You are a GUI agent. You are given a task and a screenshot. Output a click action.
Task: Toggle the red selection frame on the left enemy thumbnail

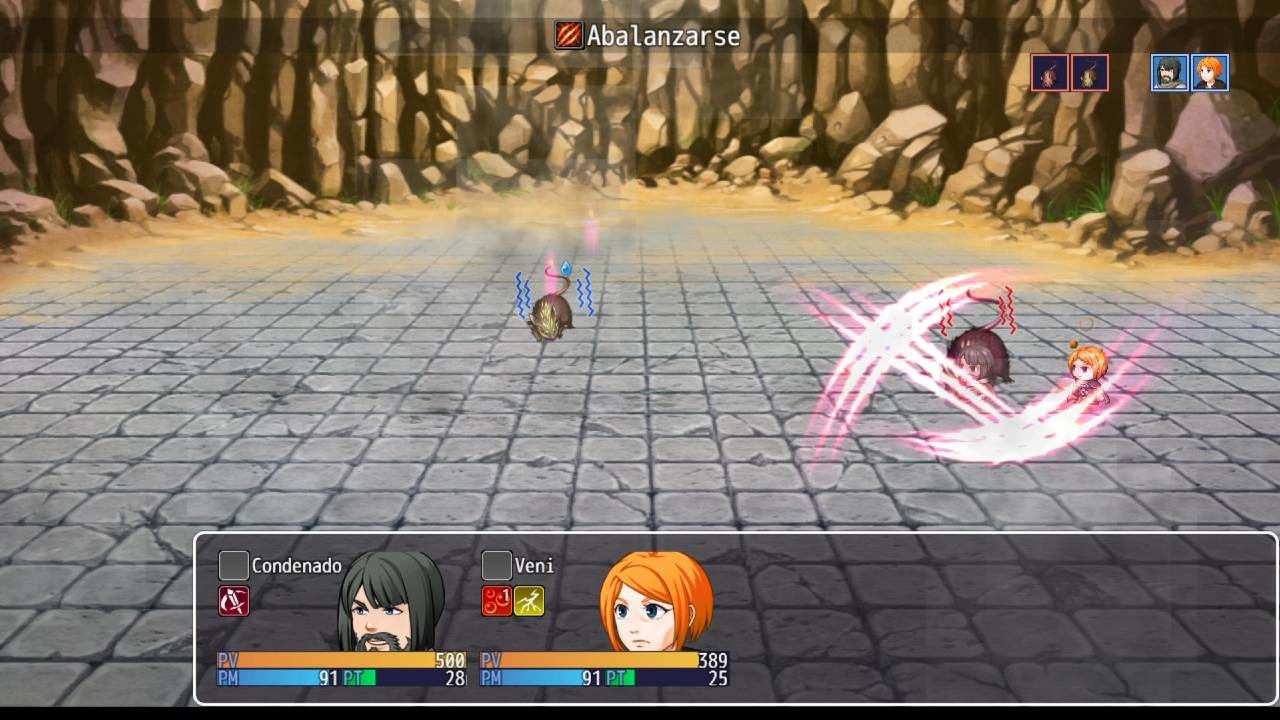1048,72
